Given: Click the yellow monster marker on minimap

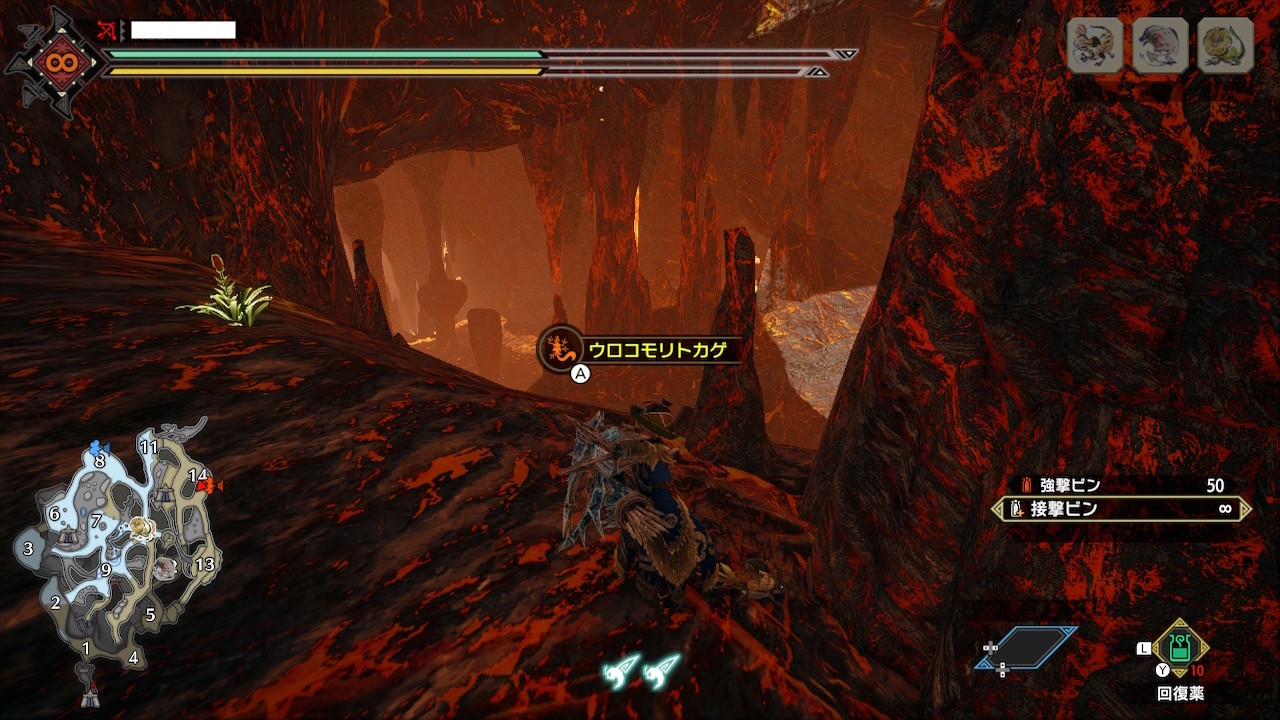Looking at the screenshot, I should [141, 527].
